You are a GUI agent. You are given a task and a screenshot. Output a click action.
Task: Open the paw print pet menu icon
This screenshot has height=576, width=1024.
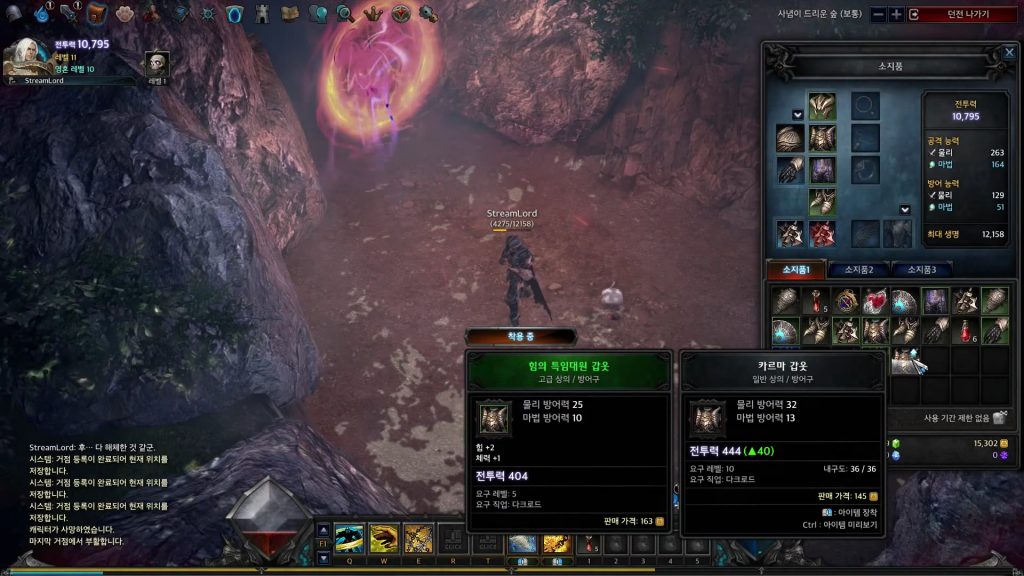click(124, 13)
